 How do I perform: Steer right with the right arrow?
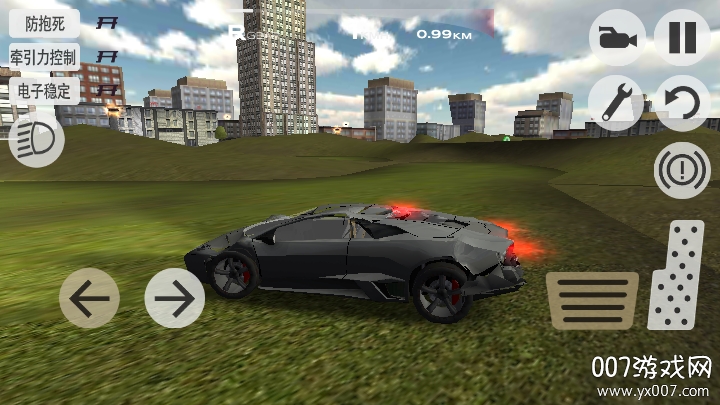[174, 298]
